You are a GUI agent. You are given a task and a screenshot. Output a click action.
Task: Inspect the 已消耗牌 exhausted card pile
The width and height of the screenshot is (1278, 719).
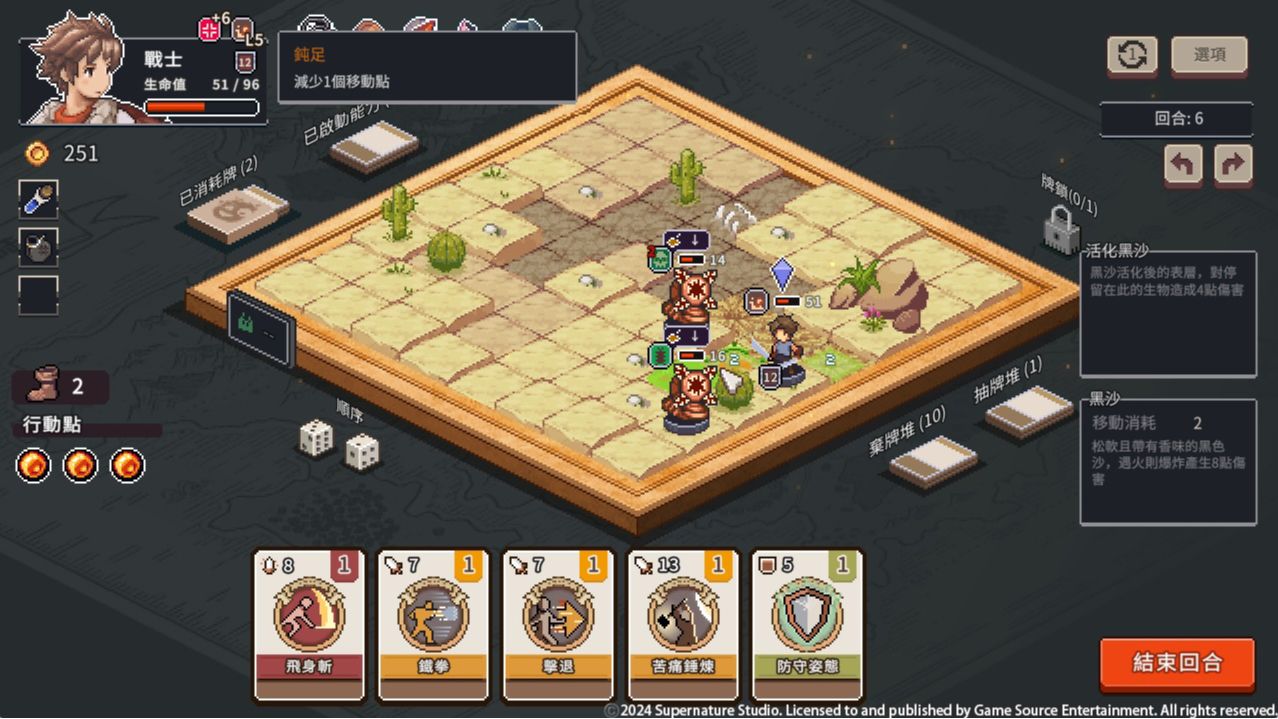click(x=237, y=211)
